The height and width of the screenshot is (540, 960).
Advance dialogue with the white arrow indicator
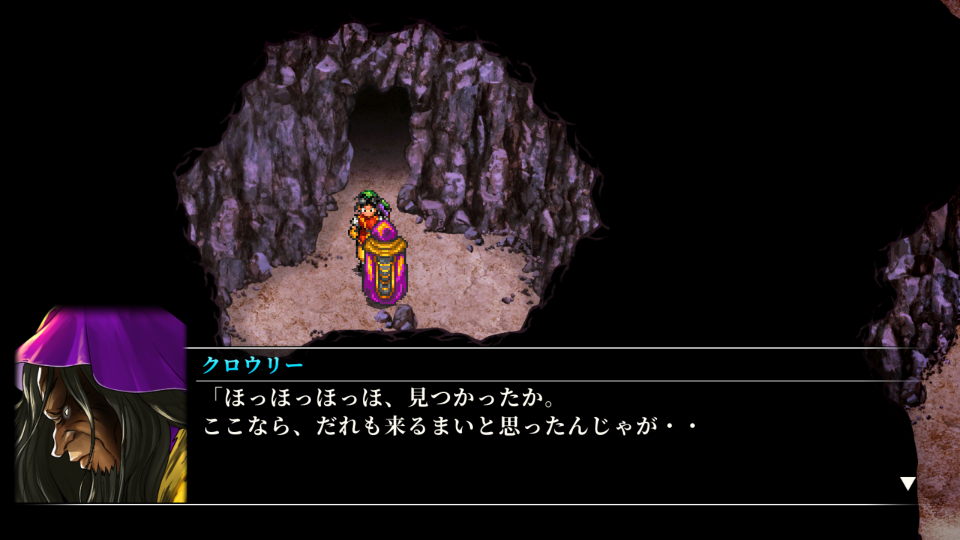click(x=907, y=484)
